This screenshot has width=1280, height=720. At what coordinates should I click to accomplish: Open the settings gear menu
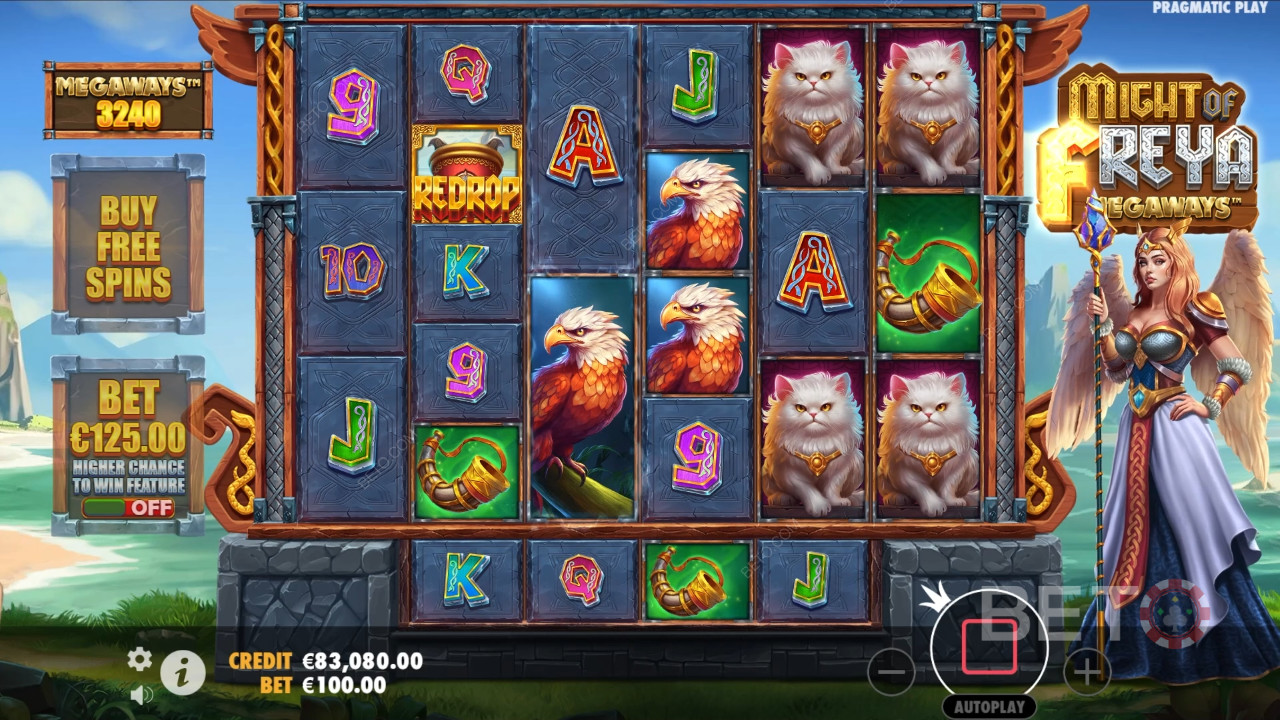click(139, 658)
